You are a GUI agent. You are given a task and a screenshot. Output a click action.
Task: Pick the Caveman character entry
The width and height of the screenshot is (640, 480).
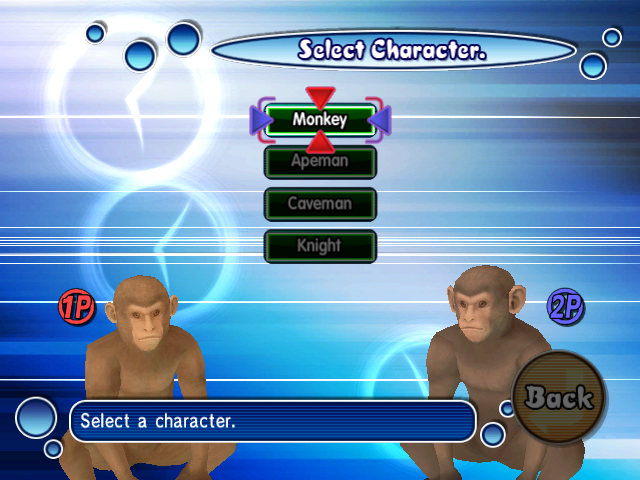320,204
